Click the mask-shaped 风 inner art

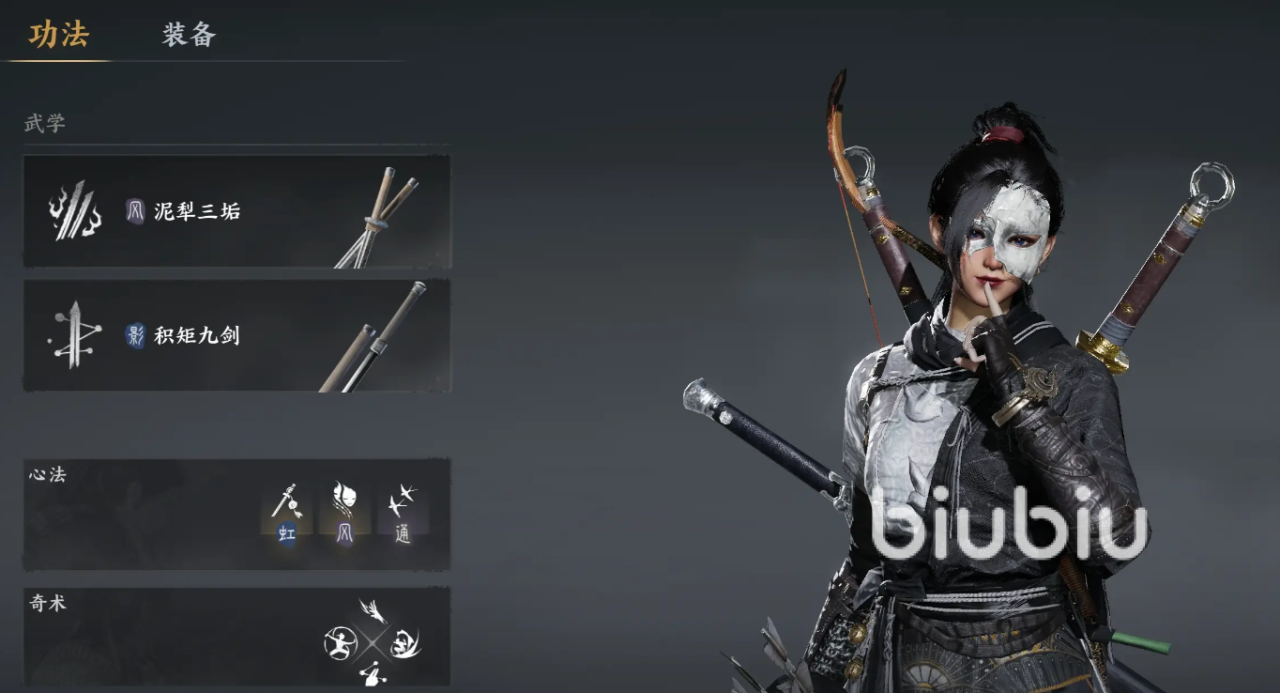[x=344, y=511]
